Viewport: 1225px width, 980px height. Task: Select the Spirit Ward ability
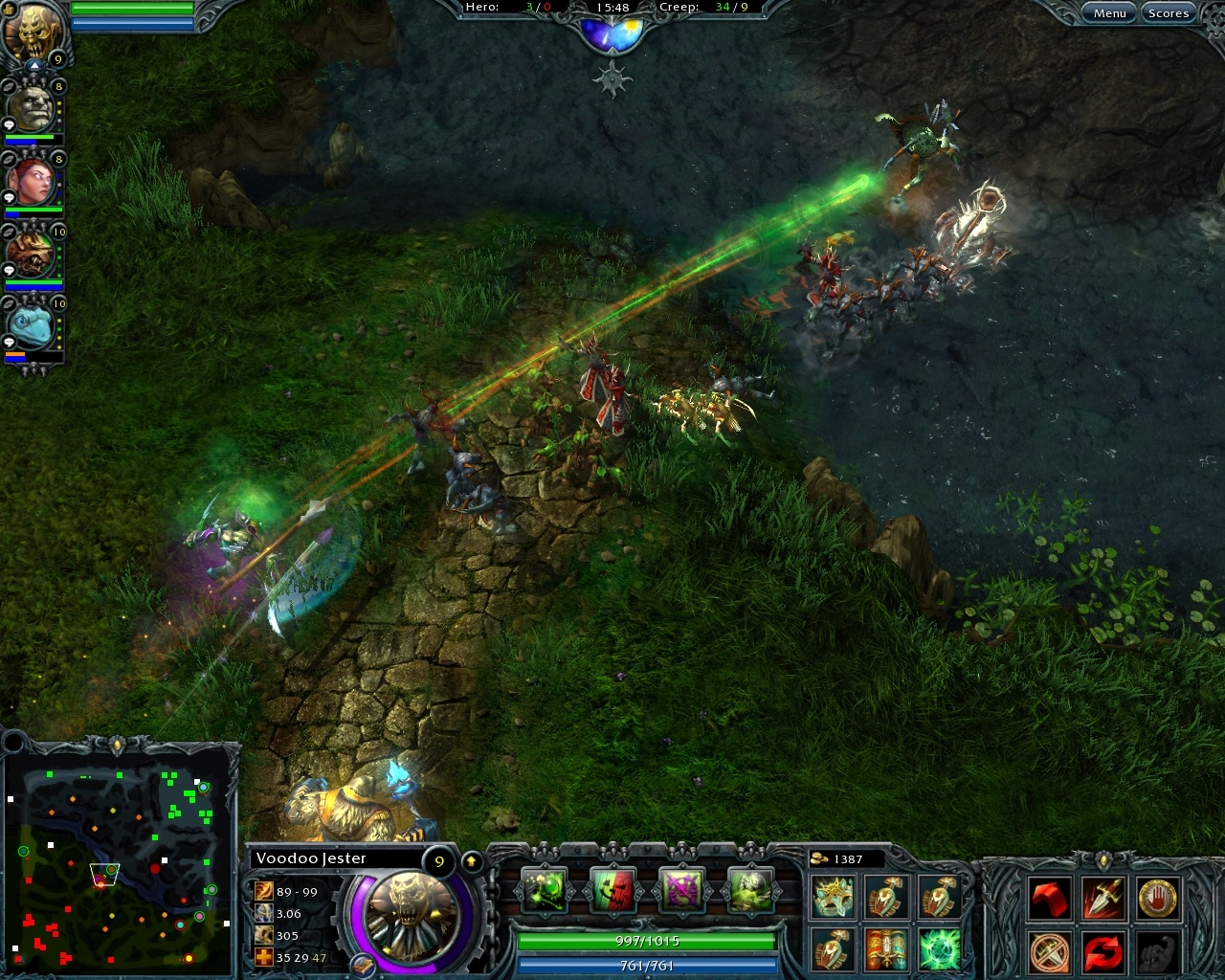681,891
